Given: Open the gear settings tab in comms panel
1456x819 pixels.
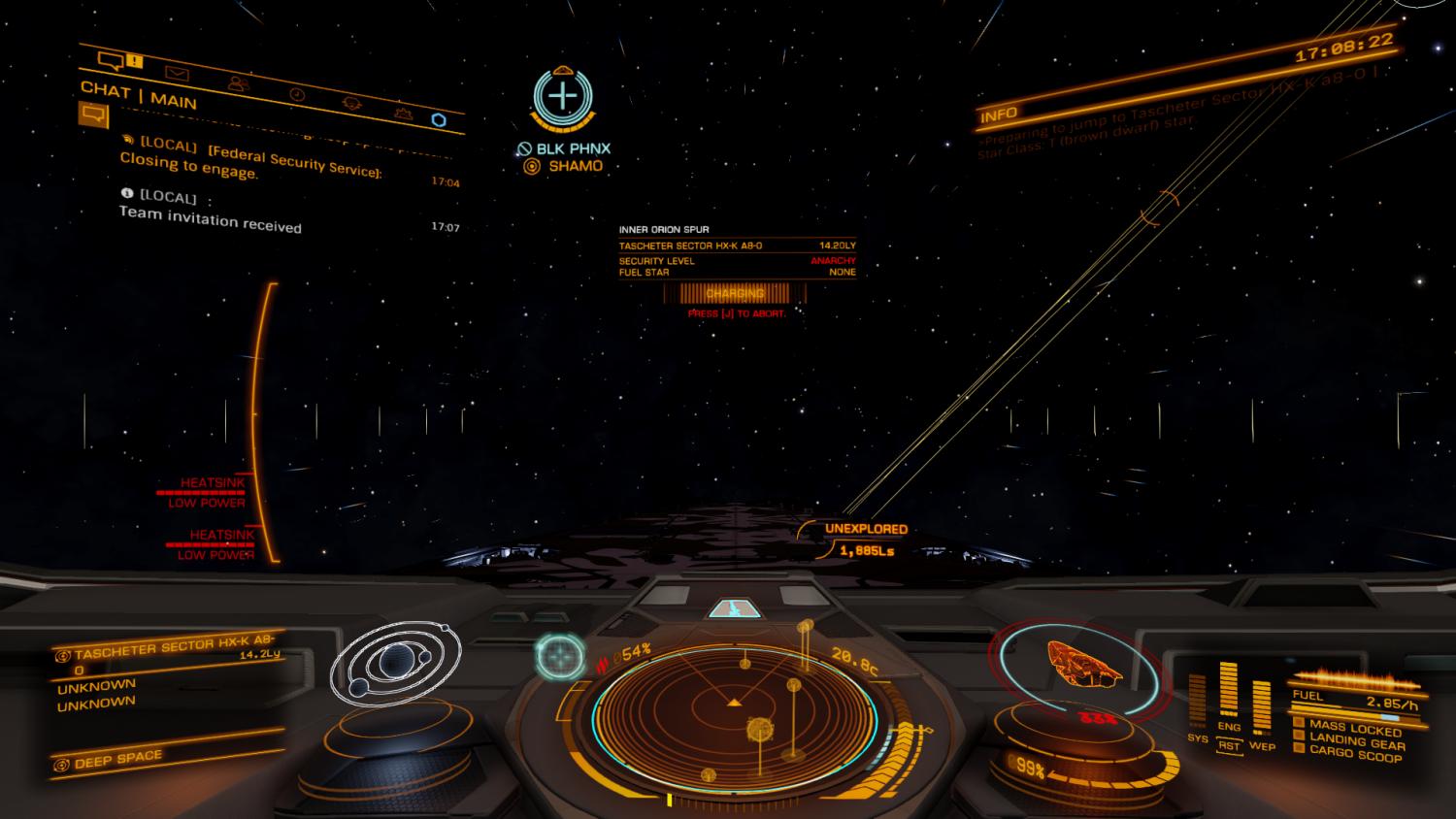Looking at the screenshot, I should (351, 103).
